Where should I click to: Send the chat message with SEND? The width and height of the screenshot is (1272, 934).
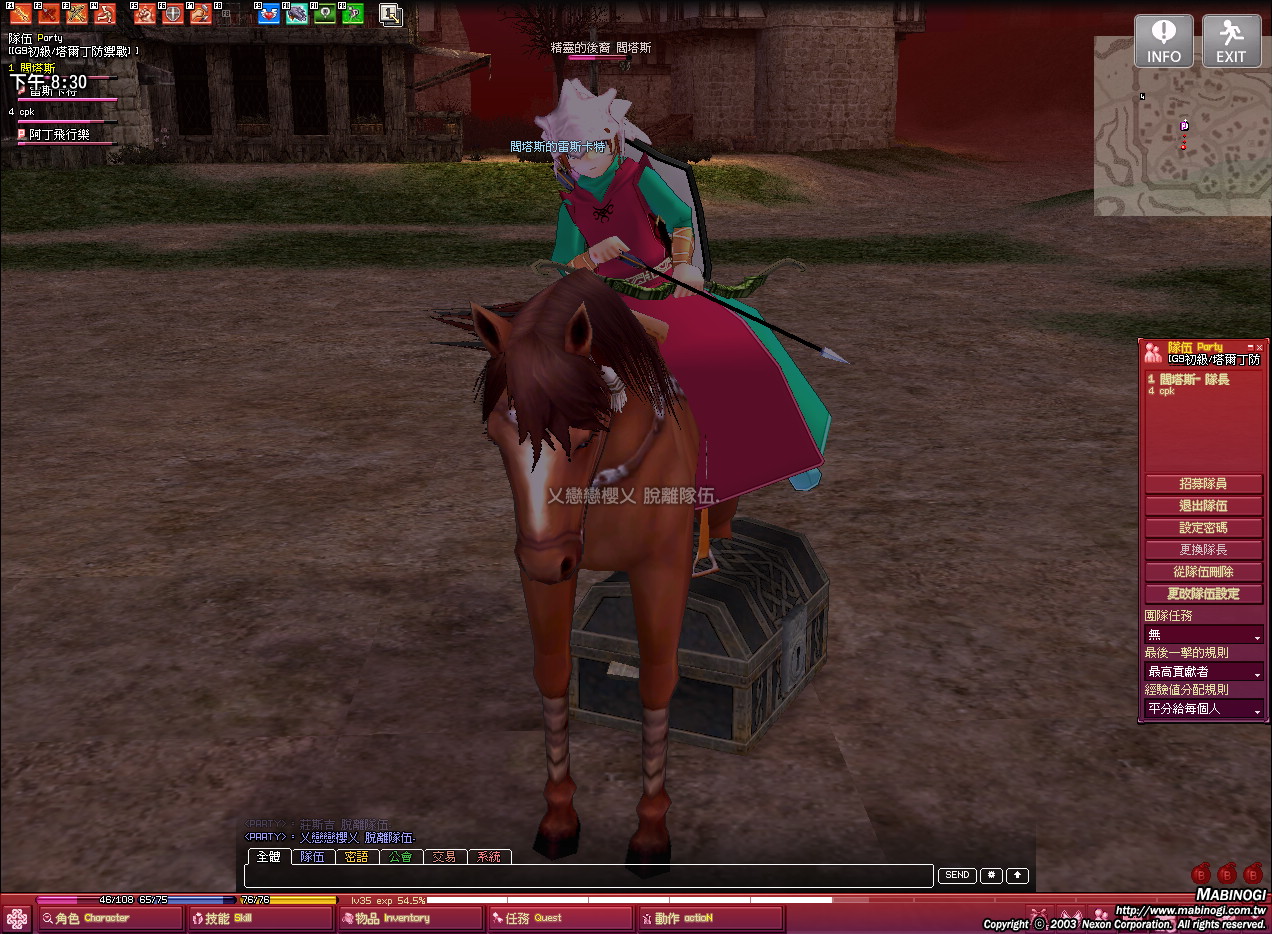tap(957, 876)
